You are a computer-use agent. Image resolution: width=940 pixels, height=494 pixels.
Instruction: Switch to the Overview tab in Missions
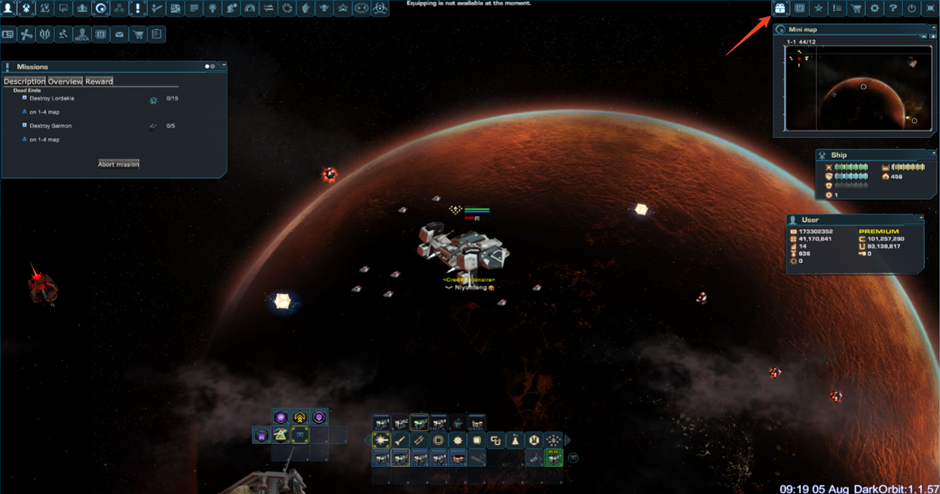pyautogui.click(x=65, y=81)
